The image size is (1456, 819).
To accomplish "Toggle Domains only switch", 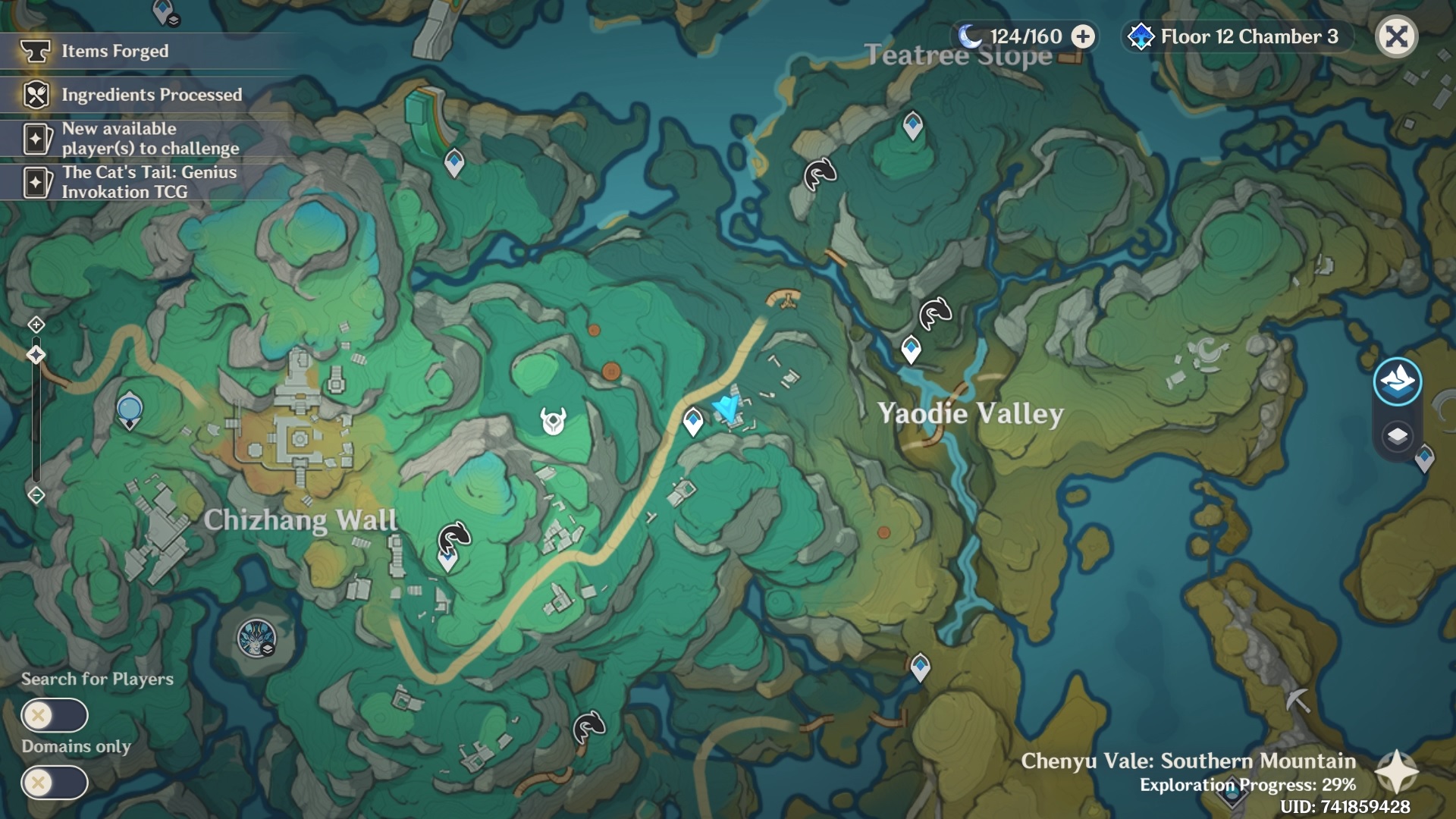I will tap(55, 783).
